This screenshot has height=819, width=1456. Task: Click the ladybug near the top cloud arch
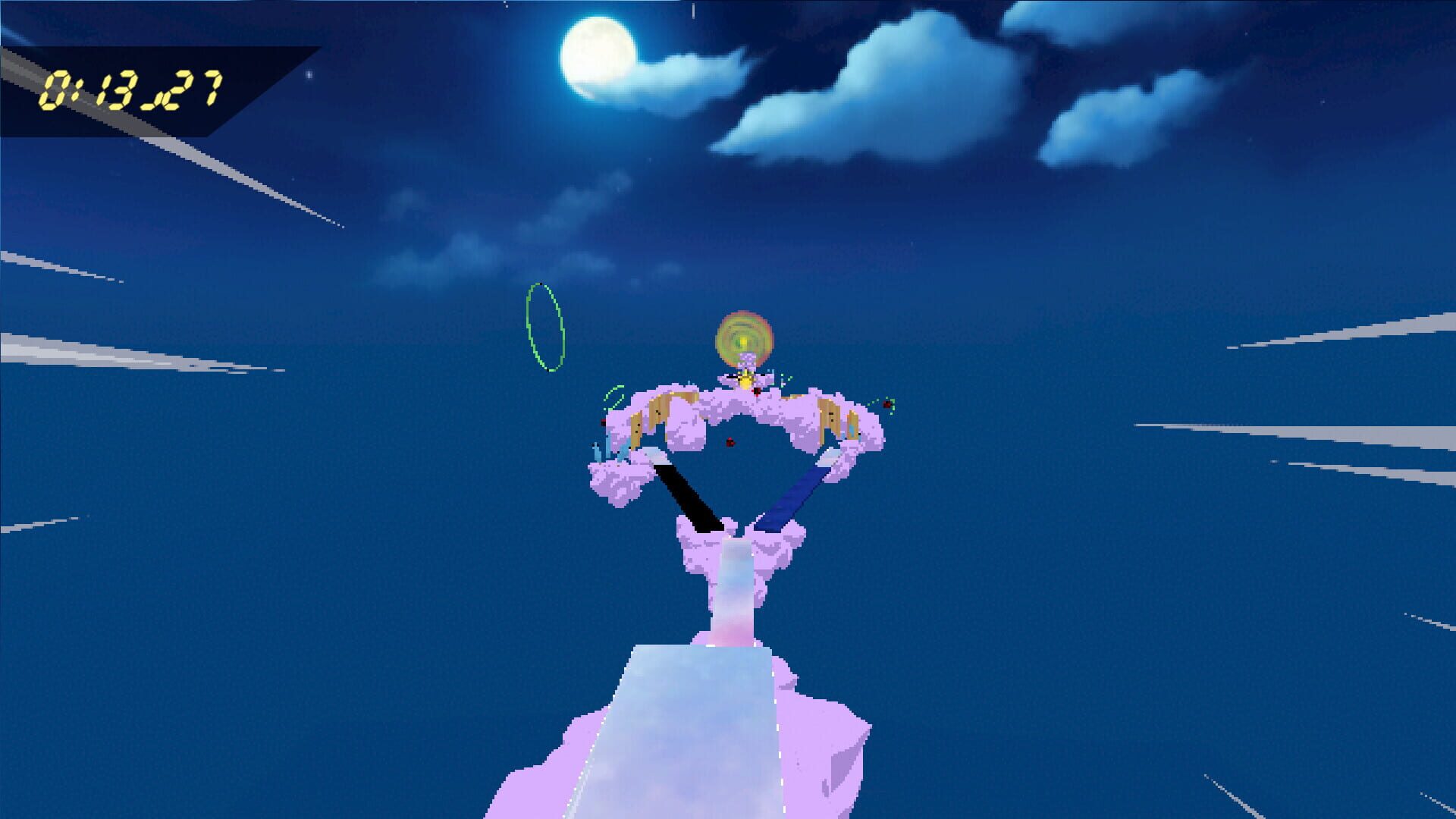(757, 392)
